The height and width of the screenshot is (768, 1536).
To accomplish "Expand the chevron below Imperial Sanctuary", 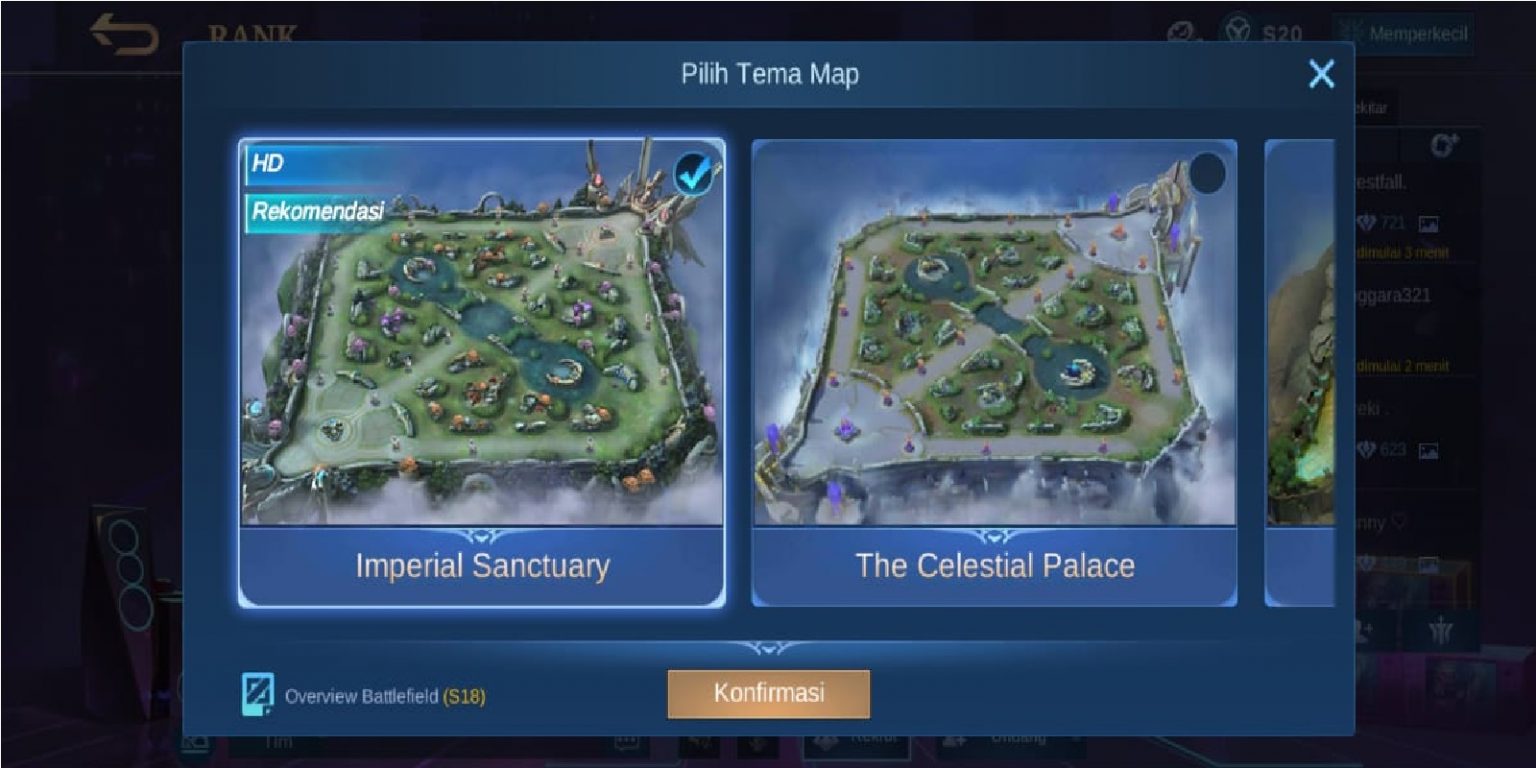I will tap(481, 535).
